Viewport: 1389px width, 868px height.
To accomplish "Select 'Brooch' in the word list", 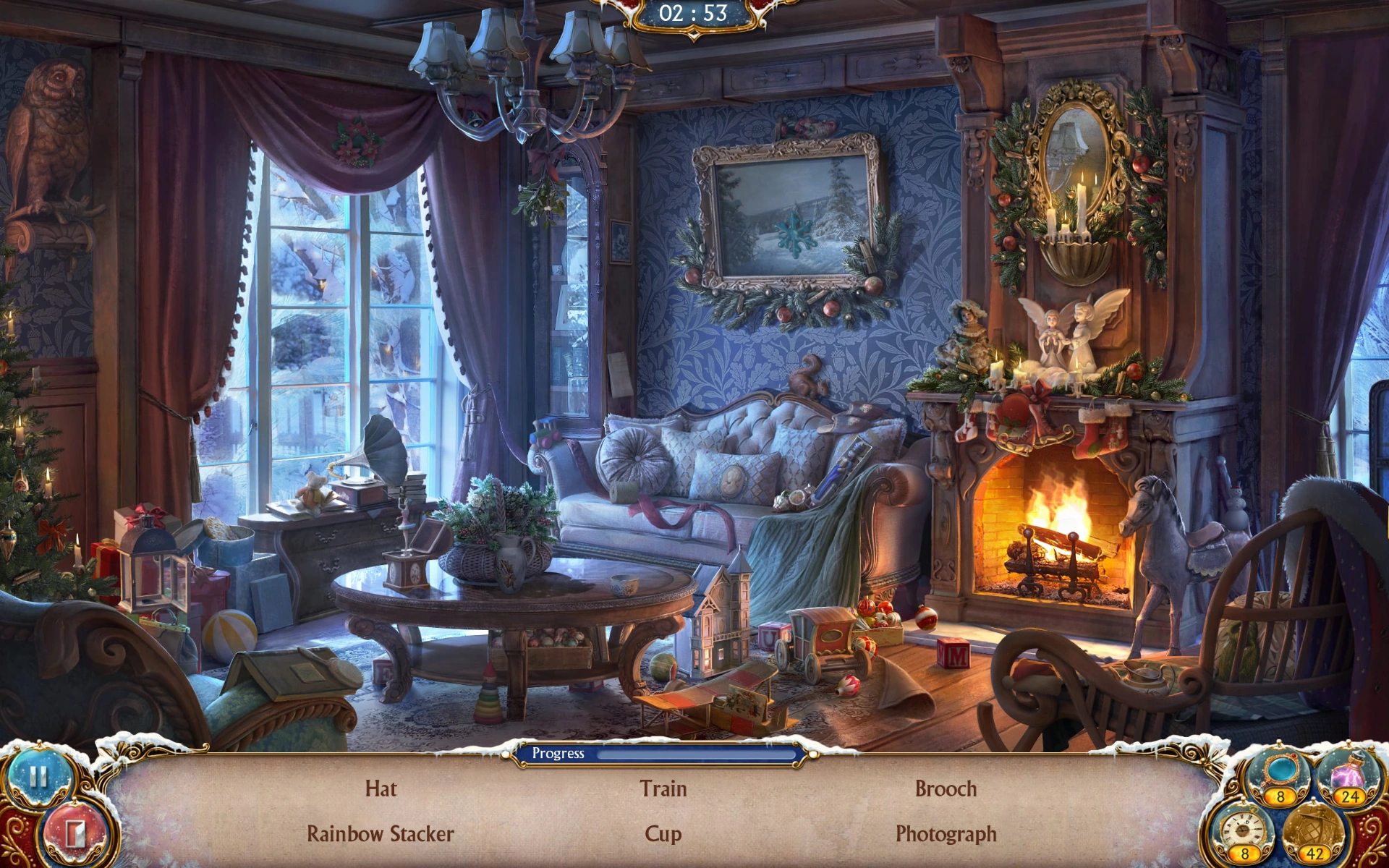I will pos(943,789).
